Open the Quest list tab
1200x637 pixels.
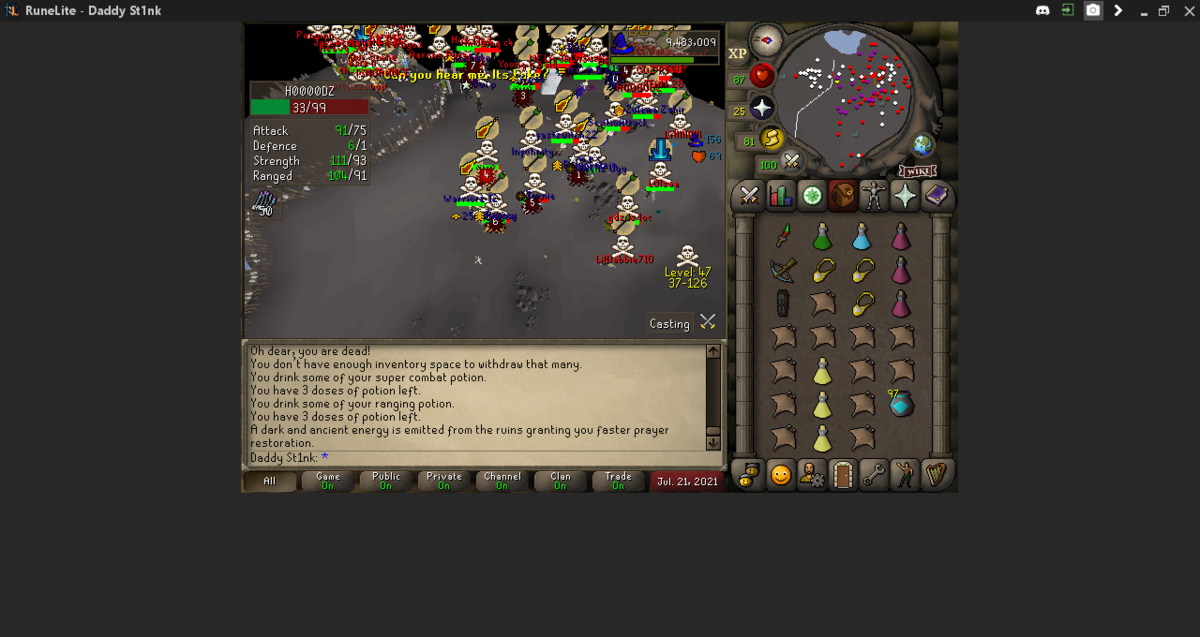[812, 197]
